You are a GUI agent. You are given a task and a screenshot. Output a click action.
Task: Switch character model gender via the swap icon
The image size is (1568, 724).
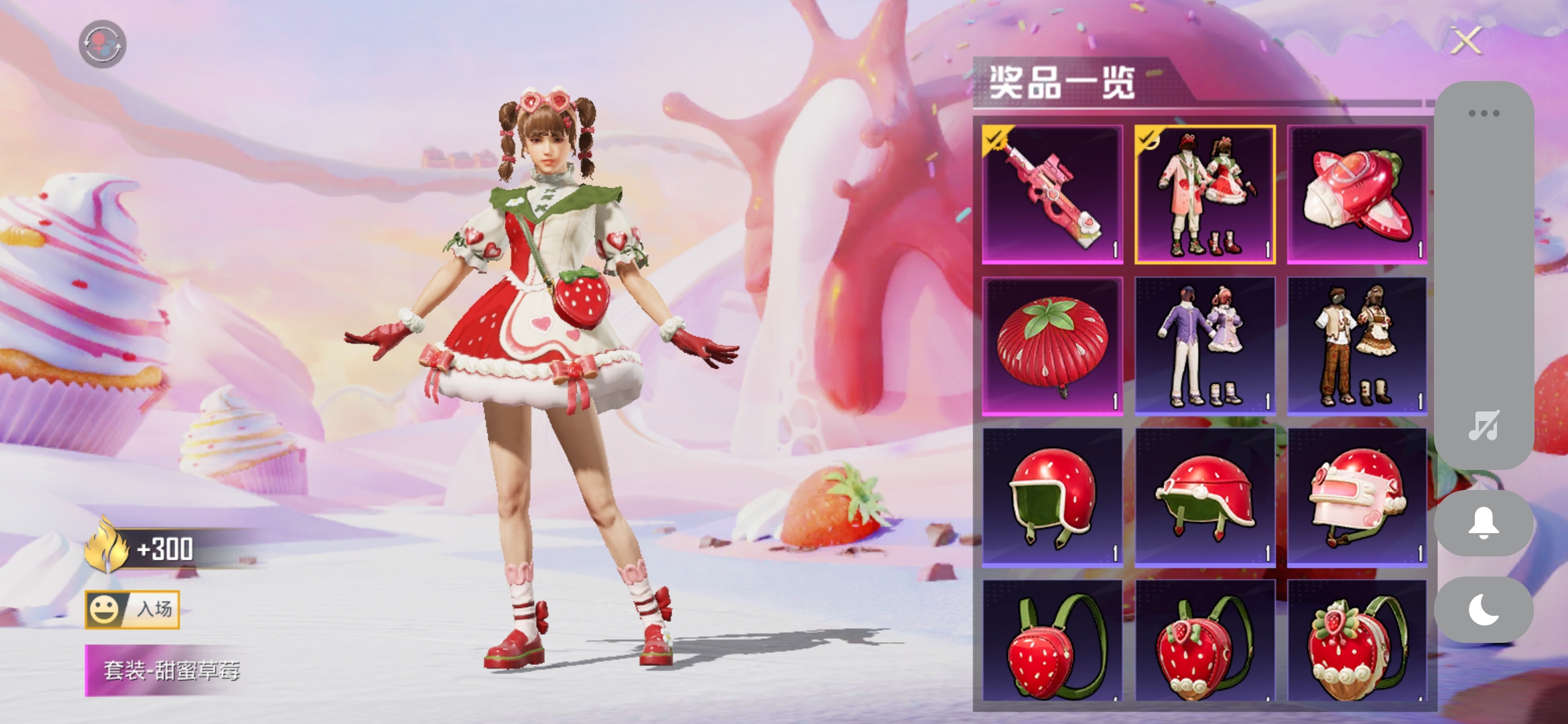pos(104,44)
